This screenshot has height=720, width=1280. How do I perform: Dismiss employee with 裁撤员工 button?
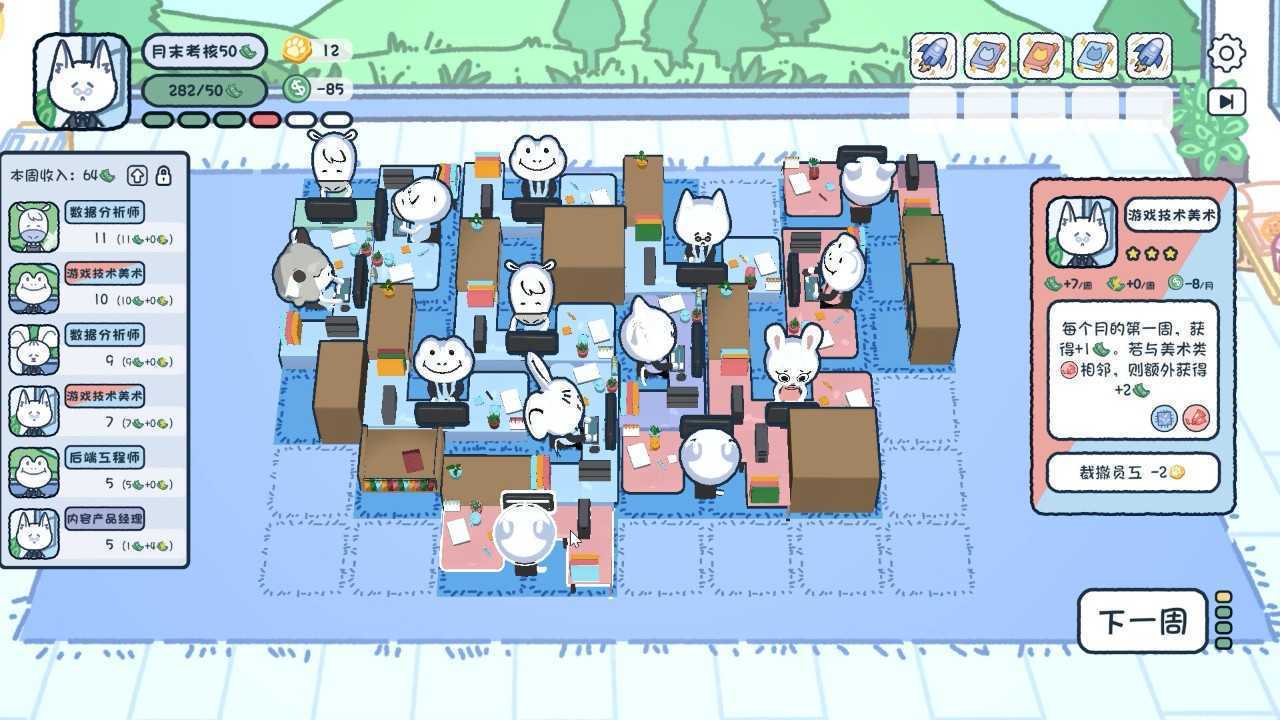[1133, 473]
